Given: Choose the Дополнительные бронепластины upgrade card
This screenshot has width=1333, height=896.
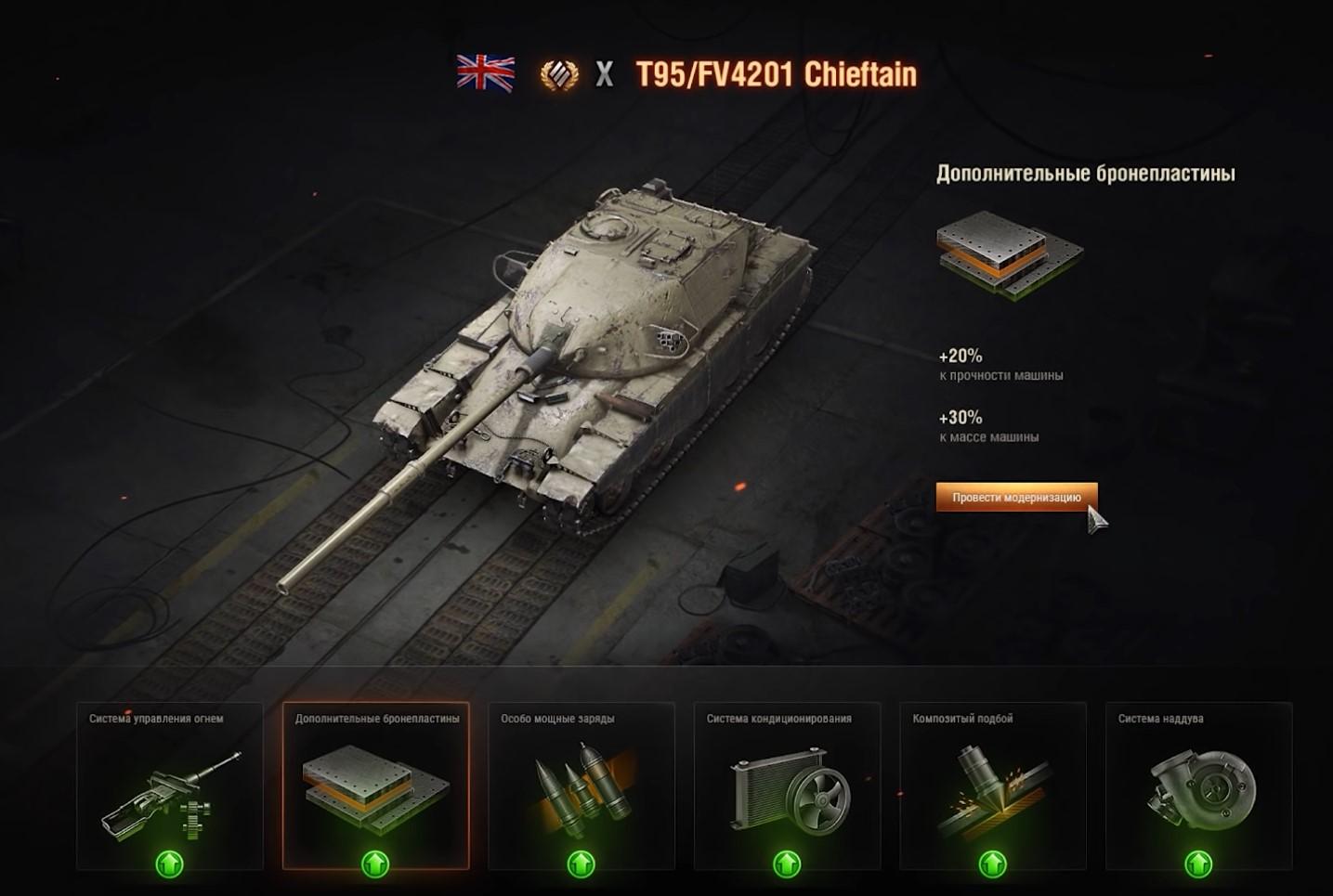Looking at the screenshot, I should point(375,786).
